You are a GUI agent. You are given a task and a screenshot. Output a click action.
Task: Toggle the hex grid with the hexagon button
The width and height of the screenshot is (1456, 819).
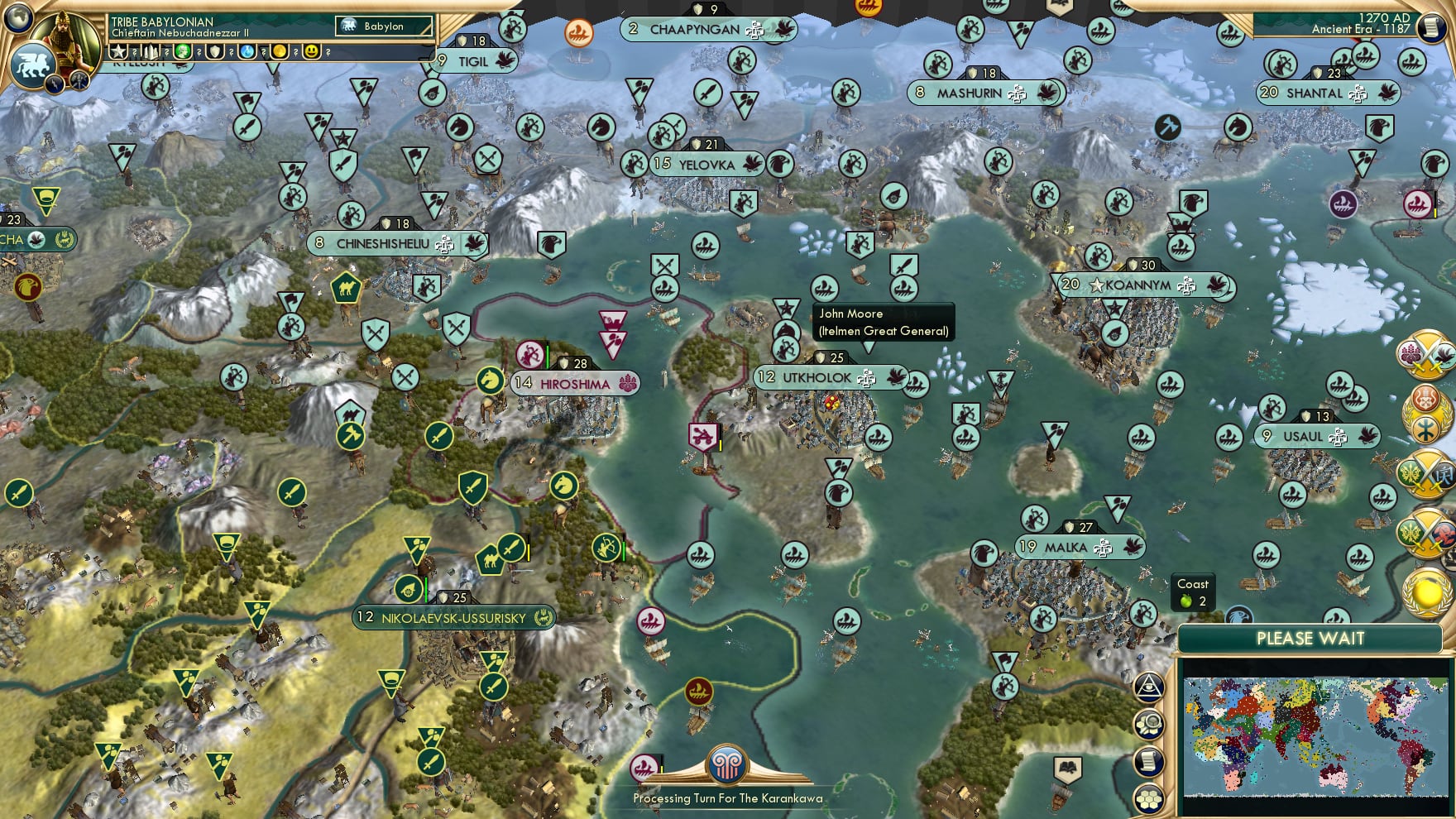pos(1149,798)
